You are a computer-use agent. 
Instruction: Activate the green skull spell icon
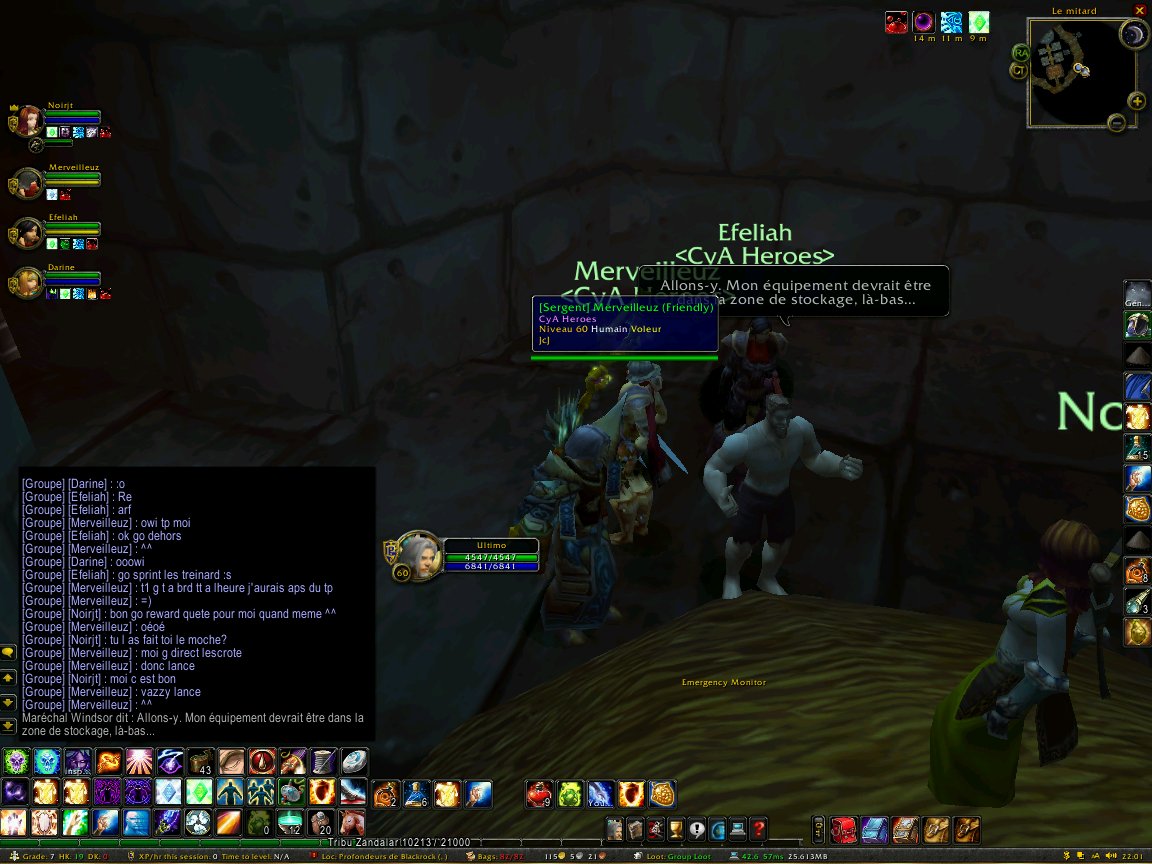coord(15,762)
